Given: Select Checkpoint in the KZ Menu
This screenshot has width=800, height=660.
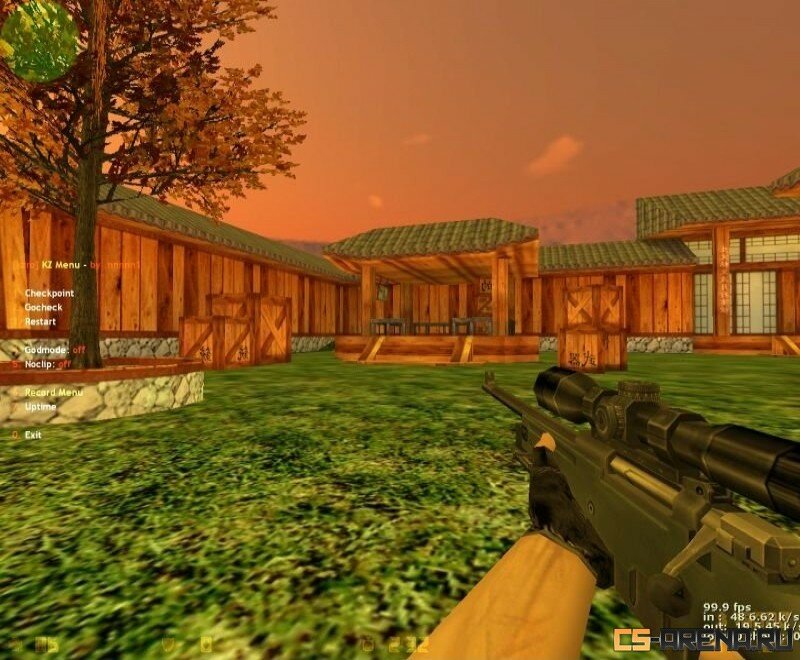Looking at the screenshot, I should tap(49, 293).
